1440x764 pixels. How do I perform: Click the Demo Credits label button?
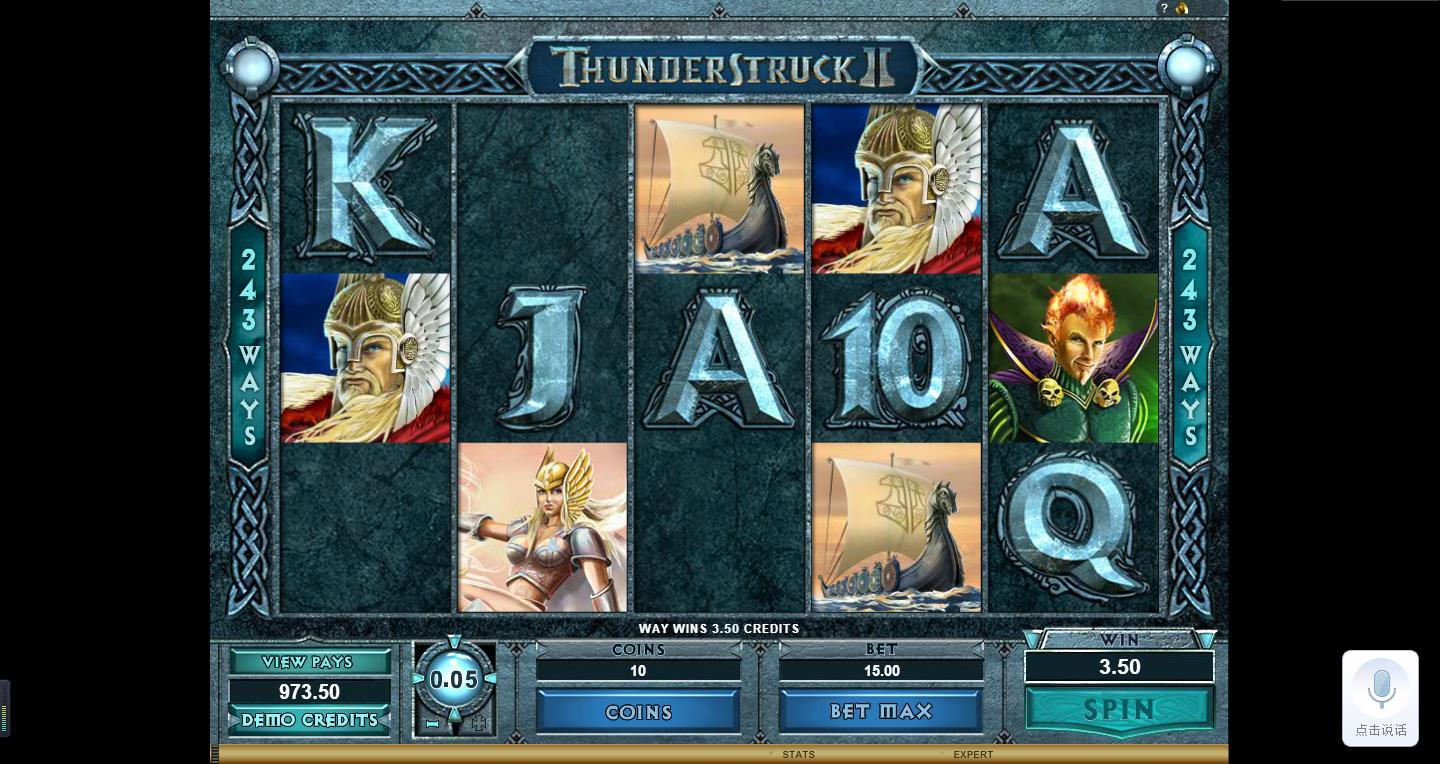pyautogui.click(x=309, y=720)
